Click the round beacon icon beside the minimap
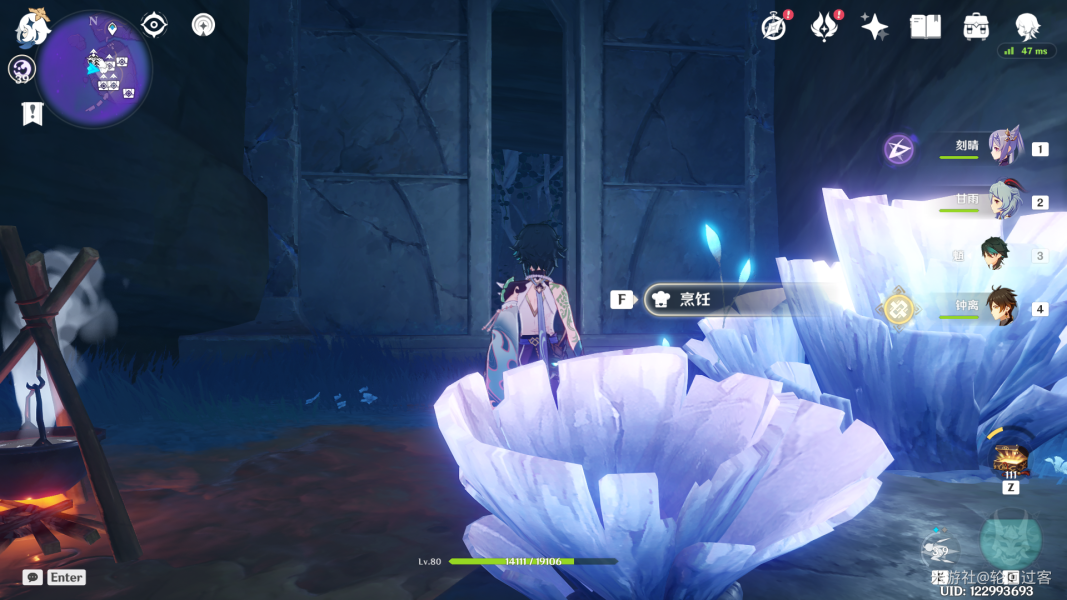 click(x=203, y=25)
